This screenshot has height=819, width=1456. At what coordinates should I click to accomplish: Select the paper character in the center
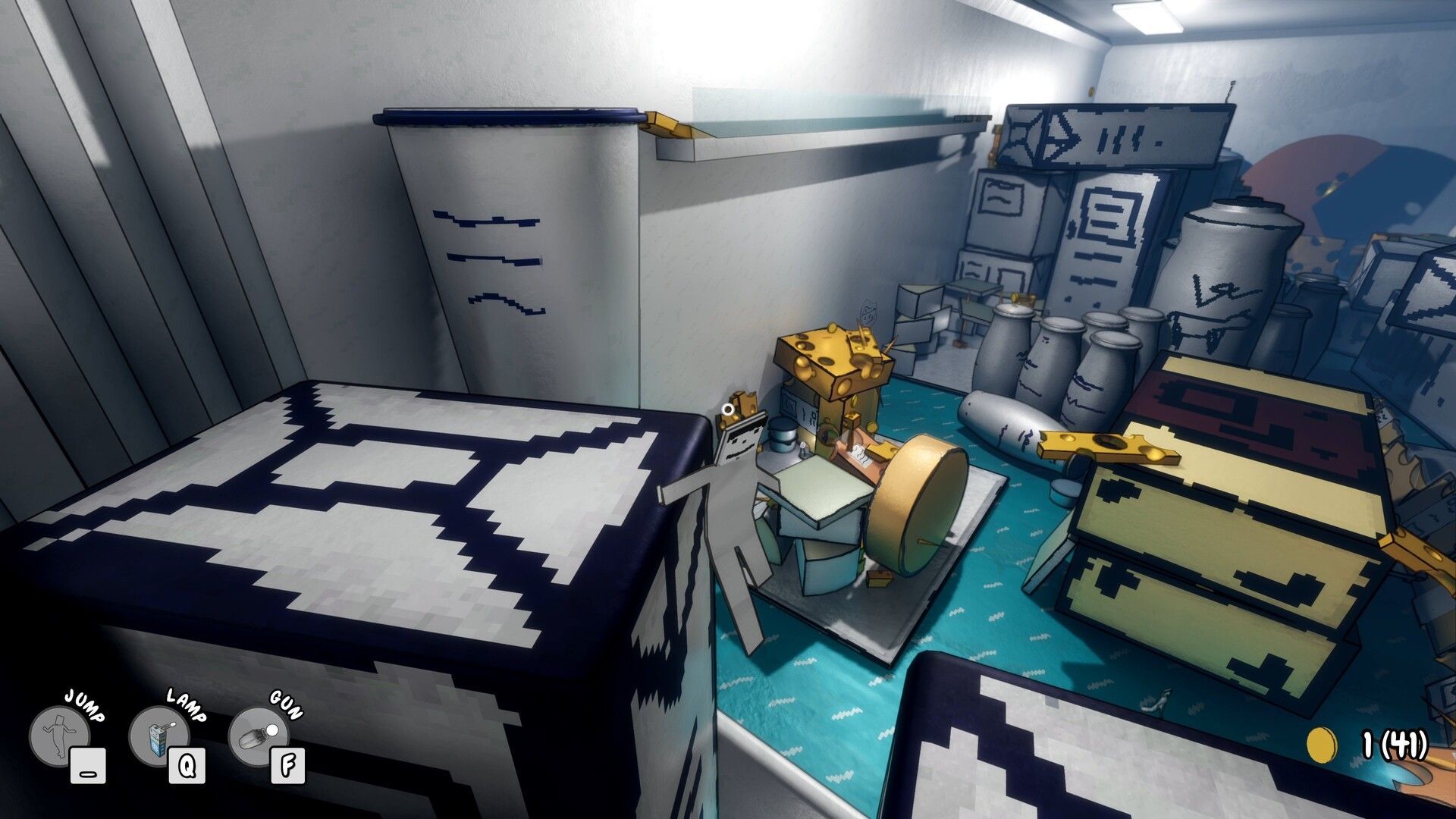coord(732,485)
